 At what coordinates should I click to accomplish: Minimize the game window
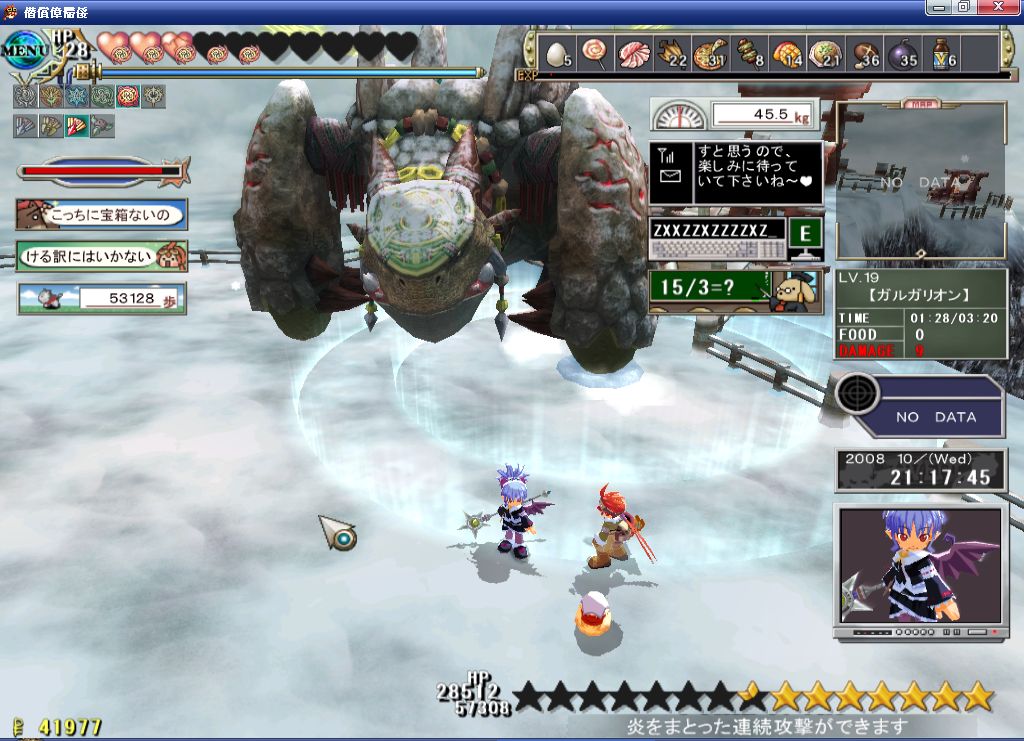click(937, 7)
